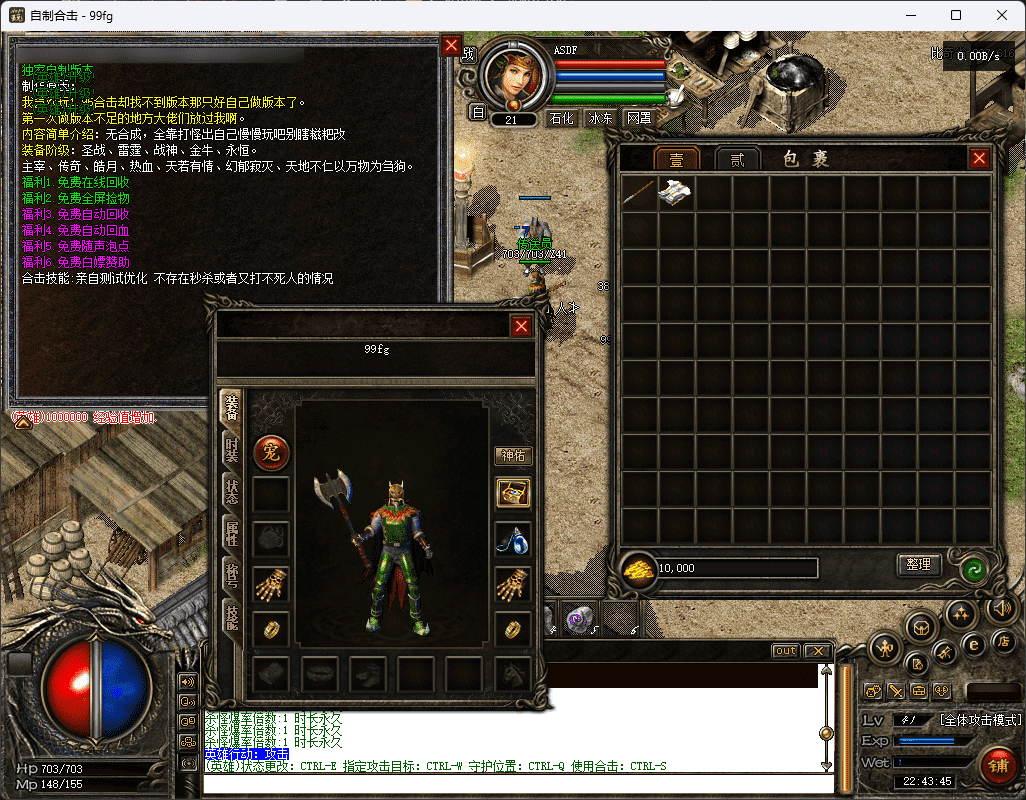Click the chat panel's out button

[x=785, y=651]
